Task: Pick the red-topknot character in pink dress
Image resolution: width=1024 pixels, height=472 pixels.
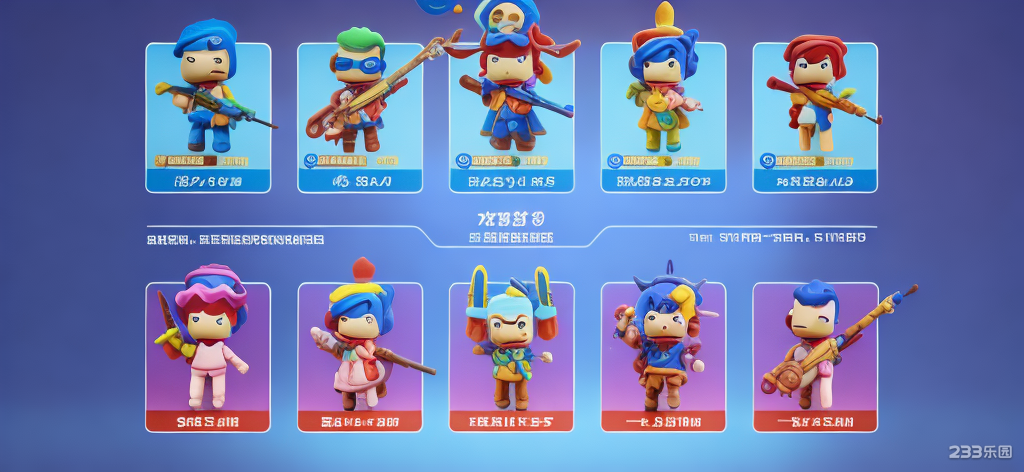Action: pyautogui.click(x=360, y=357)
